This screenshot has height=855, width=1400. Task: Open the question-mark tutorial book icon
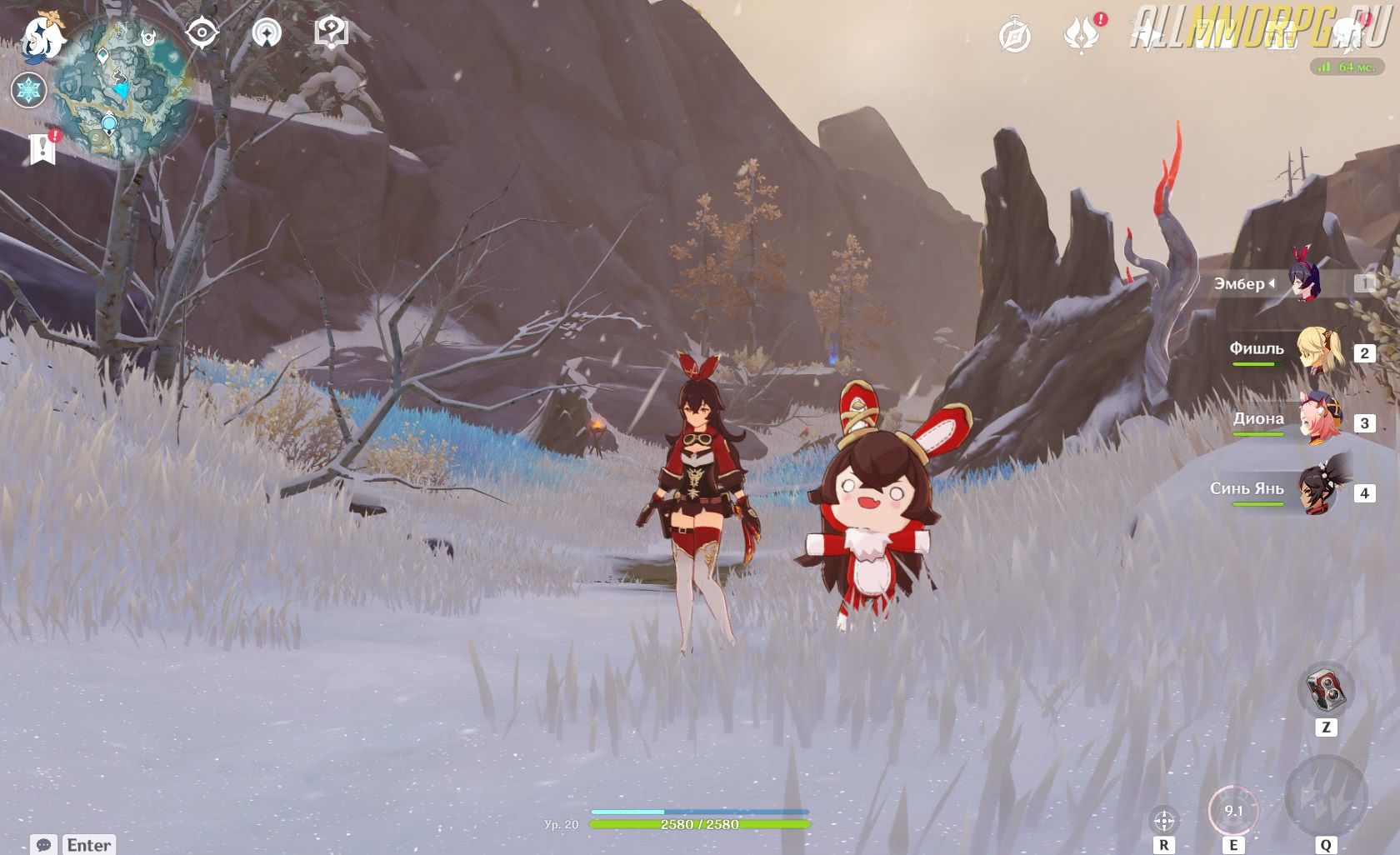click(x=331, y=33)
